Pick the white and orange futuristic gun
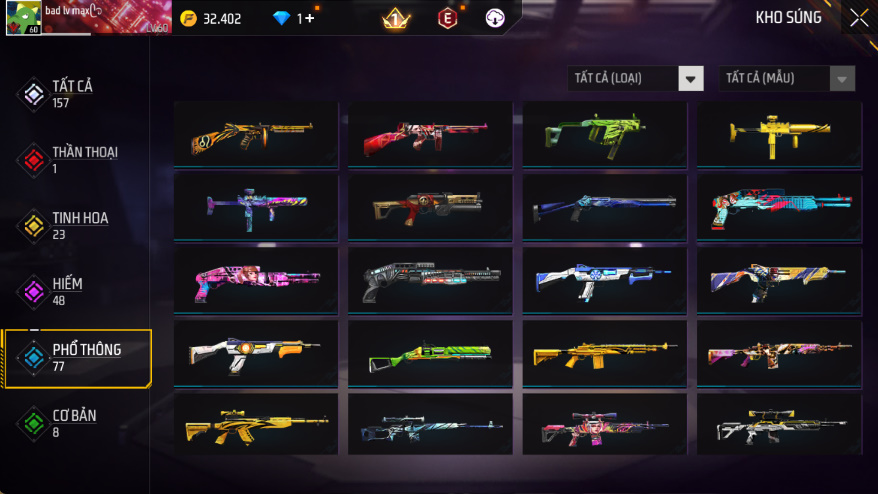This screenshot has width=878, height=494. [255, 352]
